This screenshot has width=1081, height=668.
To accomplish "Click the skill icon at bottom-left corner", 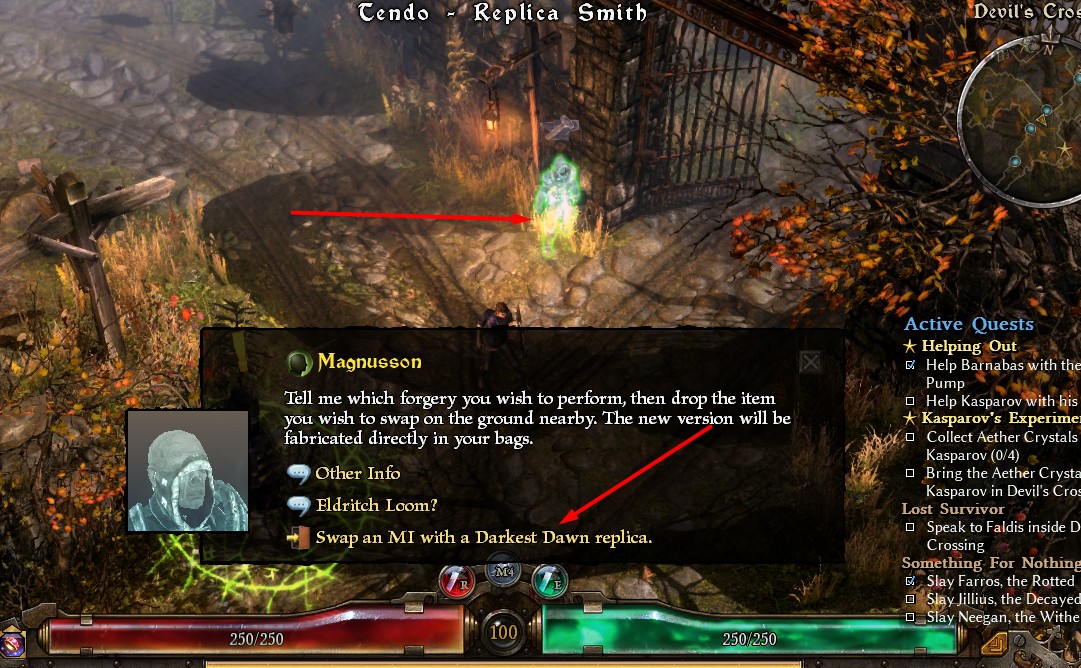I will pos(12,643).
